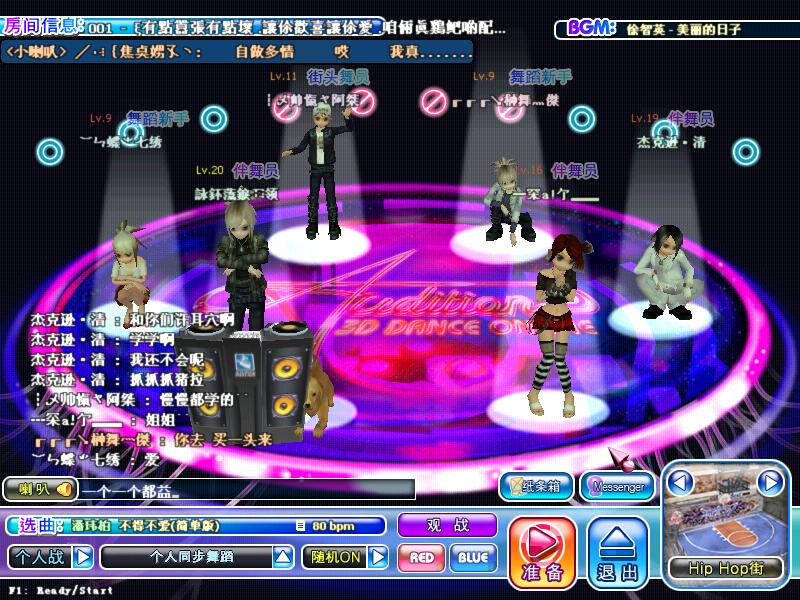Click the 准备 ready button
This screenshot has height=600, width=800.
point(543,551)
